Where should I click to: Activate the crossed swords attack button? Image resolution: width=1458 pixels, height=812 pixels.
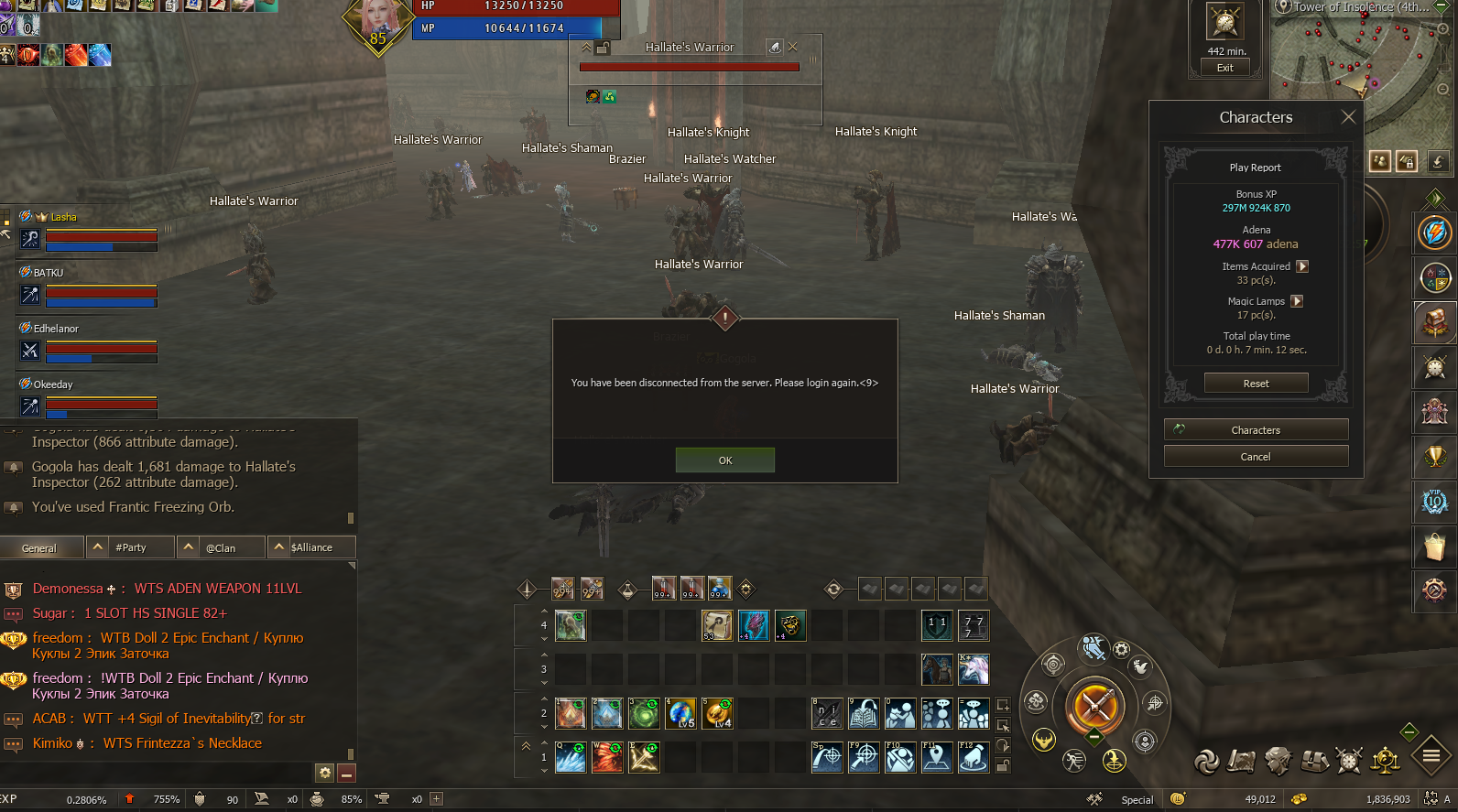pyautogui.click(x=1094, y=705)
